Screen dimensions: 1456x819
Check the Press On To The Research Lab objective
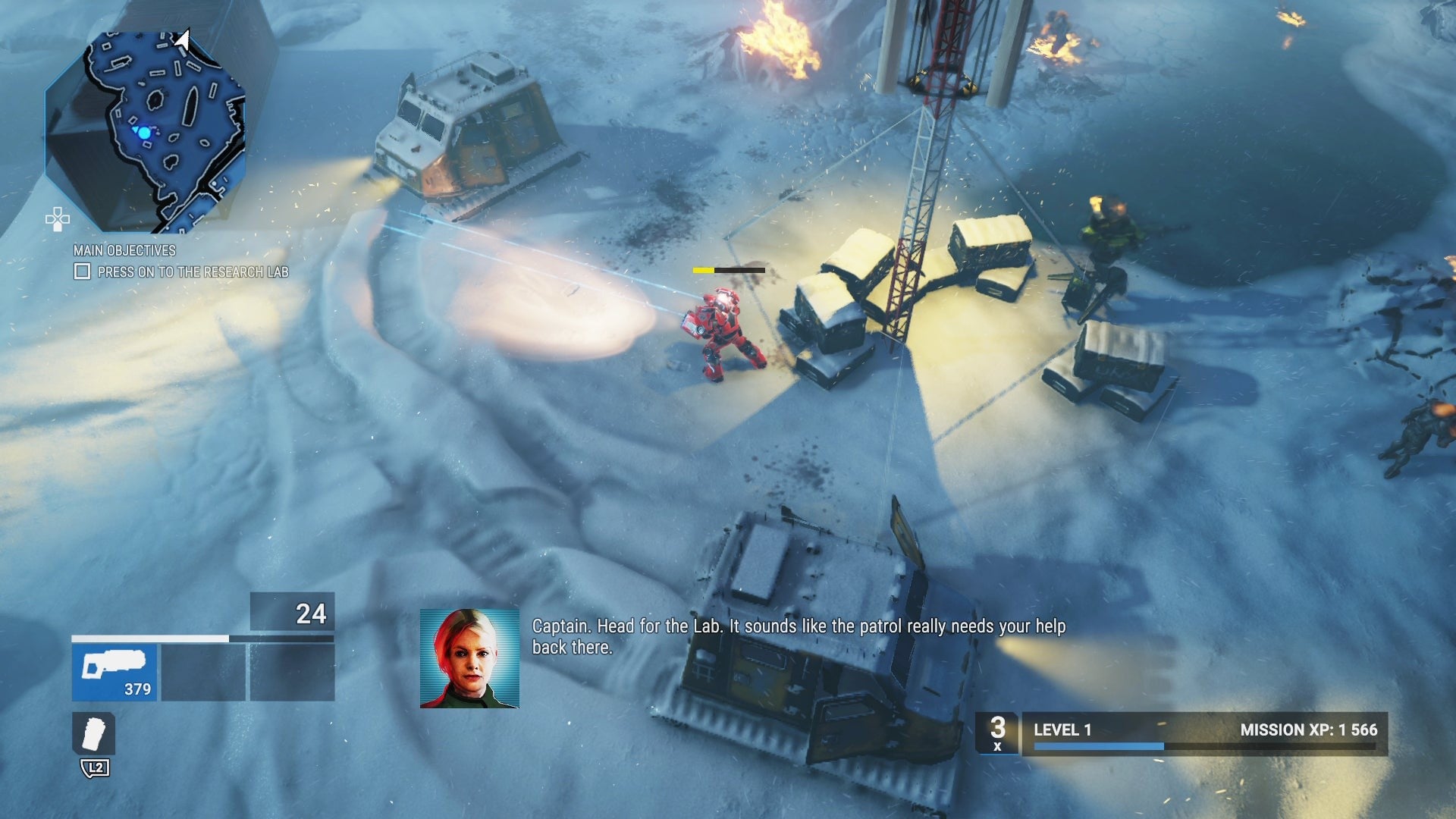click(82, 271)
